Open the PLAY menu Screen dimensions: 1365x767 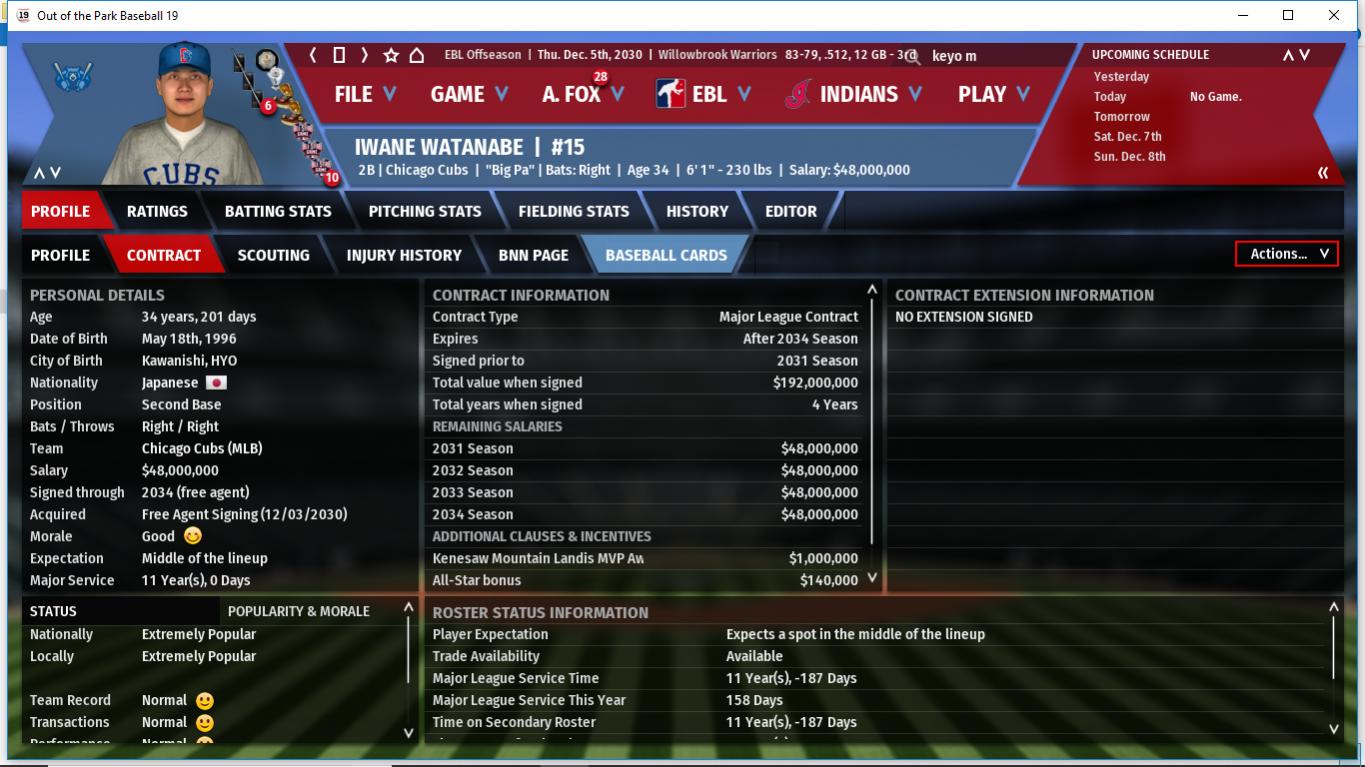(993, 94)
